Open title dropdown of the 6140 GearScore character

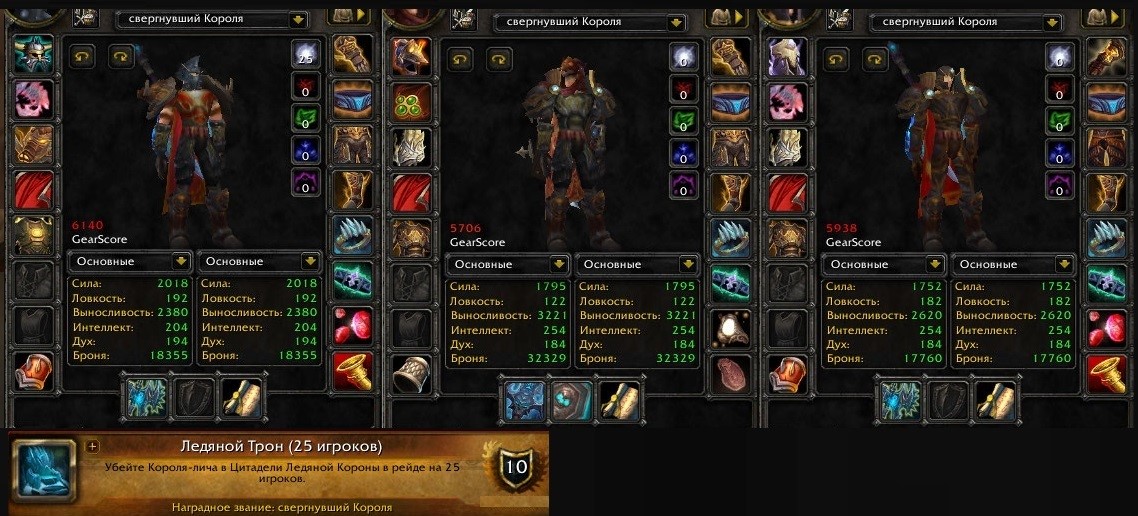click(297, 19)
